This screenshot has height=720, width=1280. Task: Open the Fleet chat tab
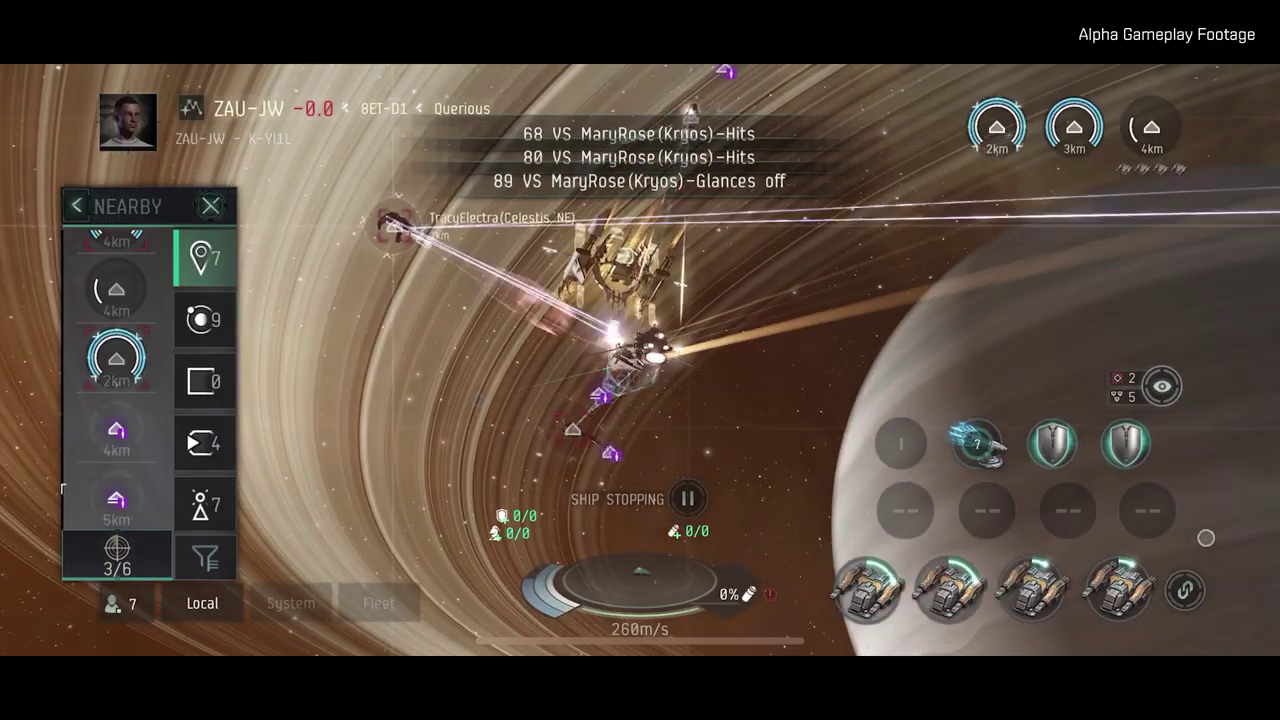378,603
